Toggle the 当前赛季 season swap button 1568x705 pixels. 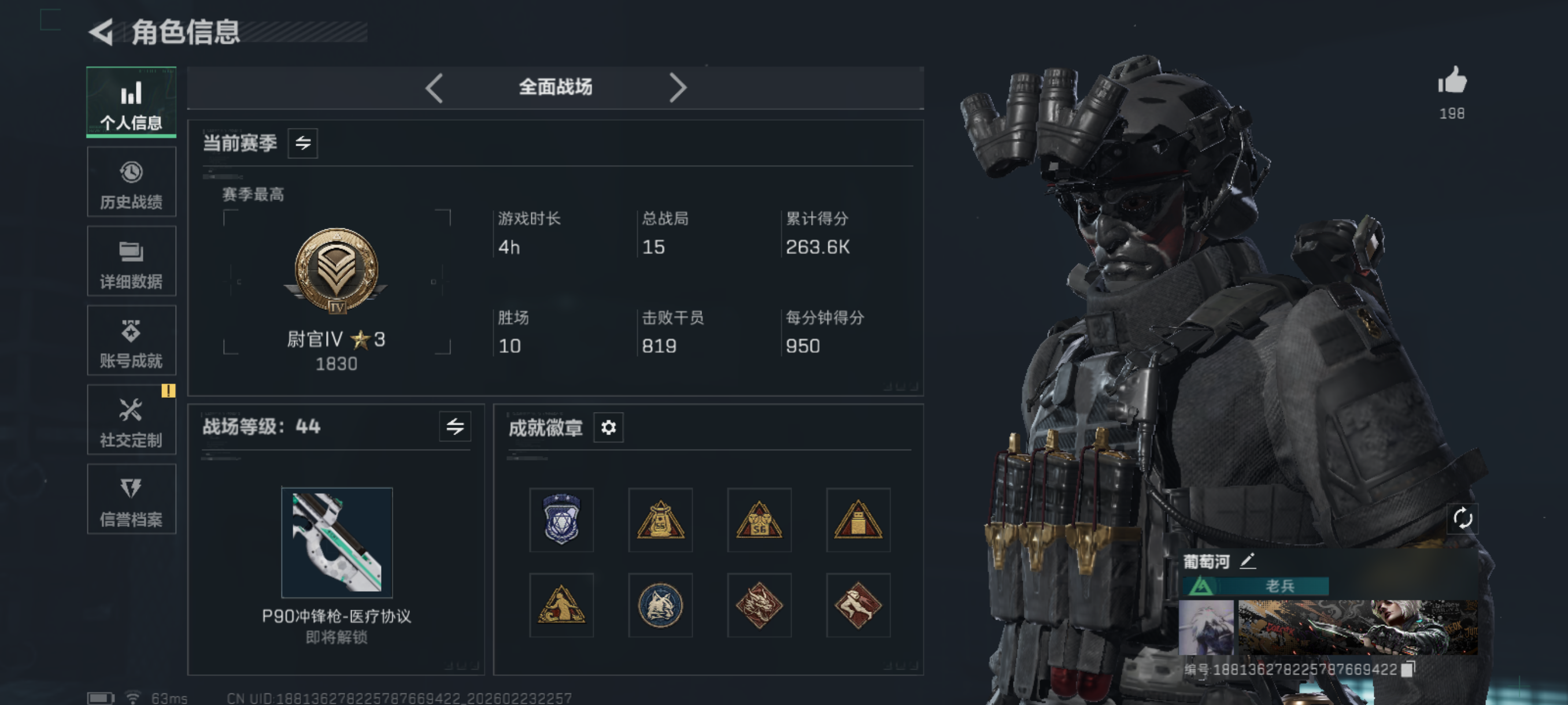coord(302,143)
